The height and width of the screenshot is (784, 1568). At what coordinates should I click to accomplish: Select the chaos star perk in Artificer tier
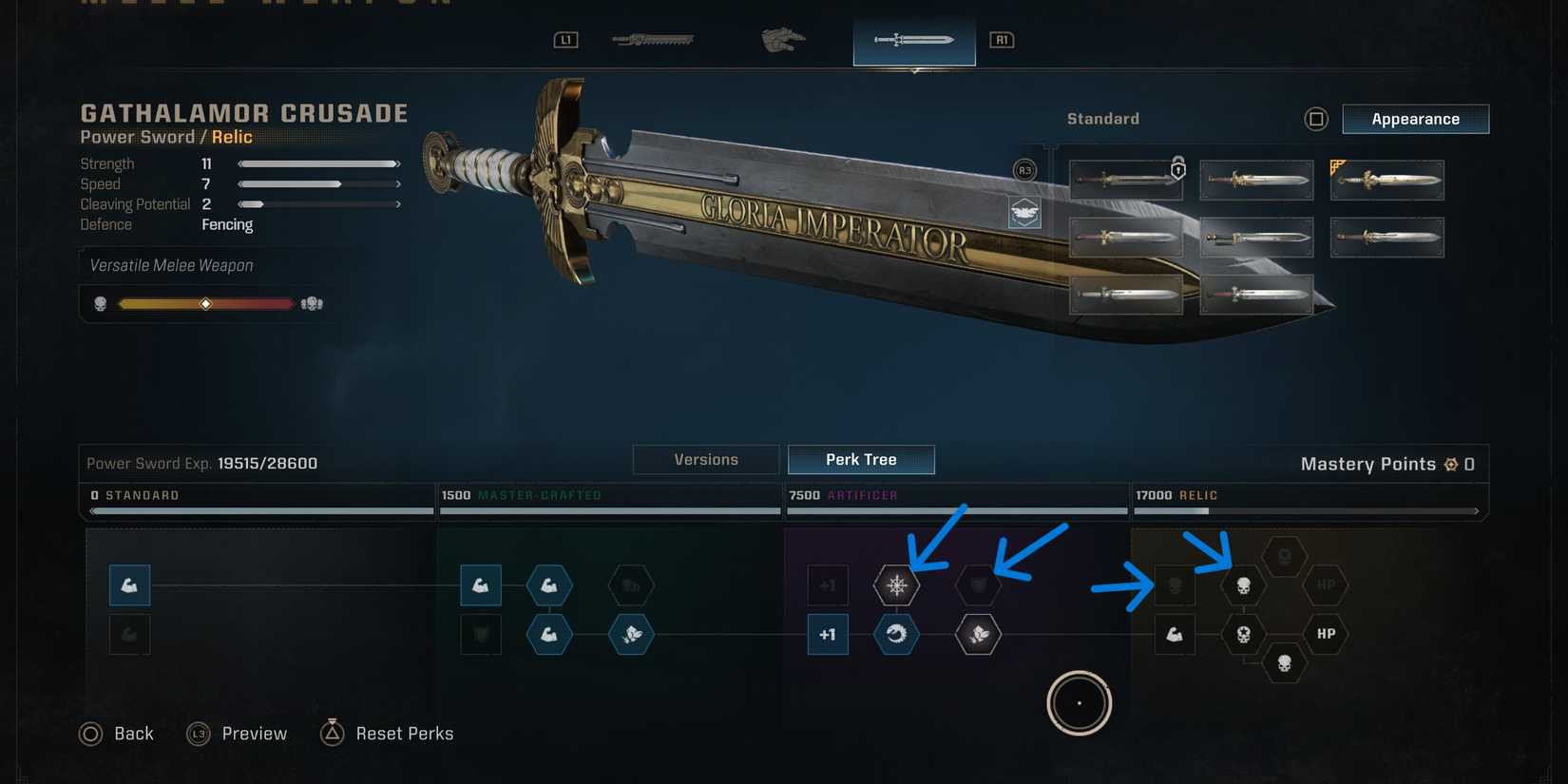(x=896, y=585)
